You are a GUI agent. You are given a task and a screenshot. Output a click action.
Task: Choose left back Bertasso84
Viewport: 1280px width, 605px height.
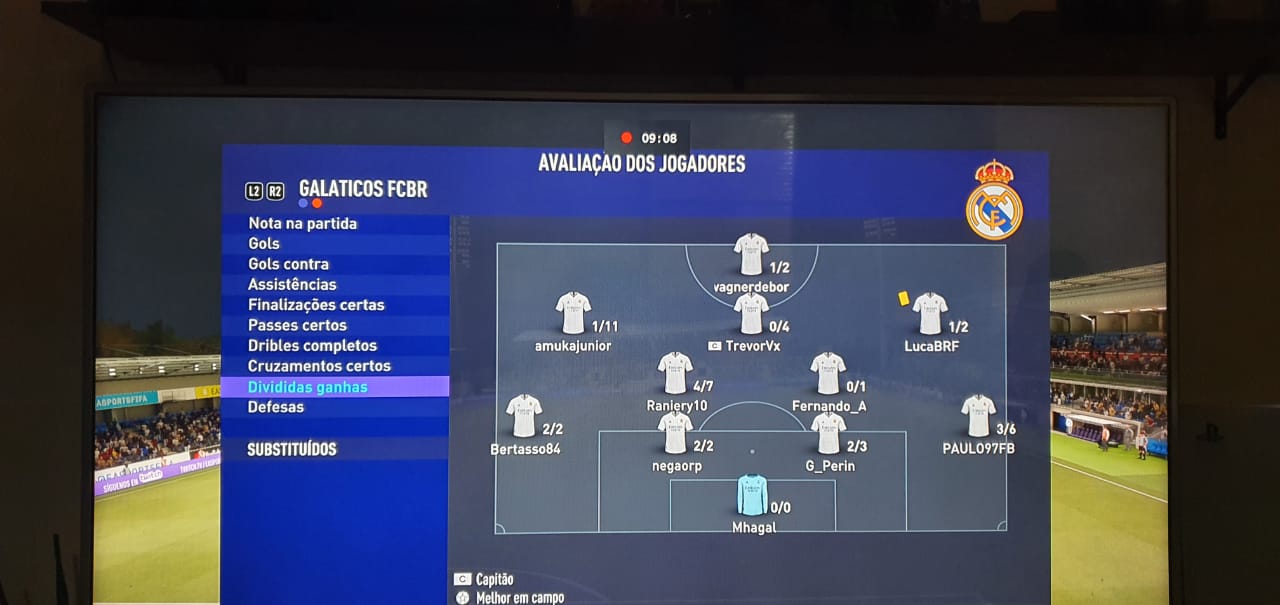tap(524, 415)
